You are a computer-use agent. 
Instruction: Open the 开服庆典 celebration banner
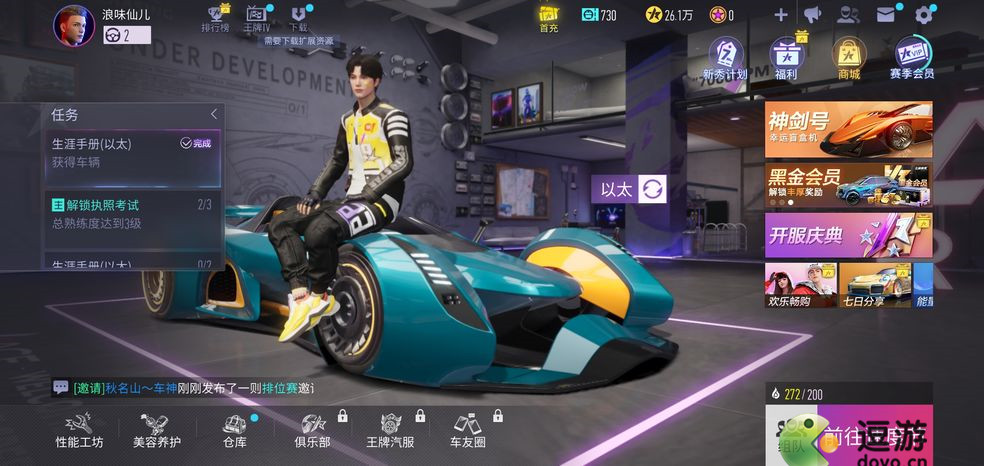(x=848, y=236)
